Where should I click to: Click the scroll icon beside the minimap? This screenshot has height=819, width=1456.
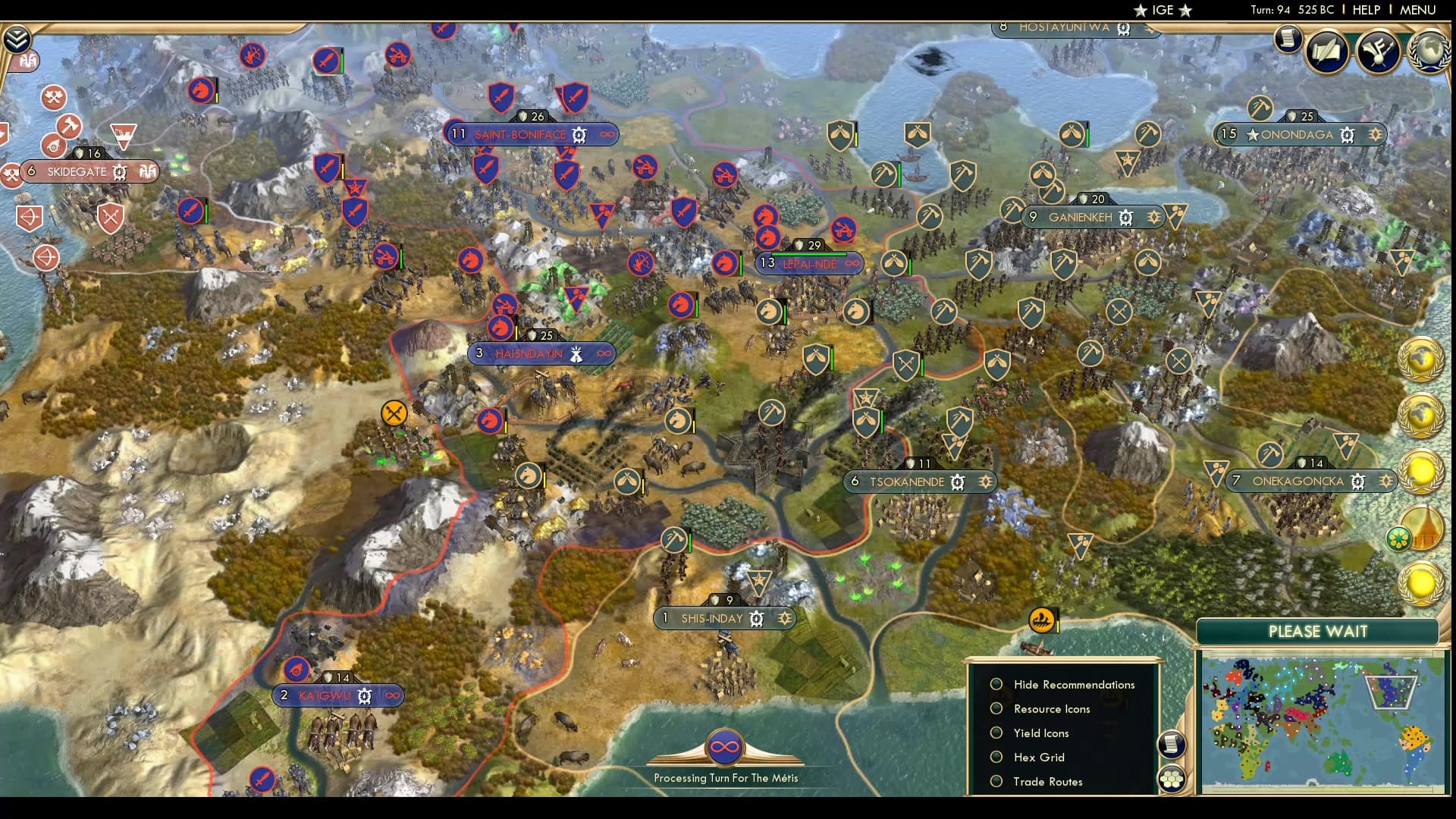pyautogui.click(x=1172, y=745)
